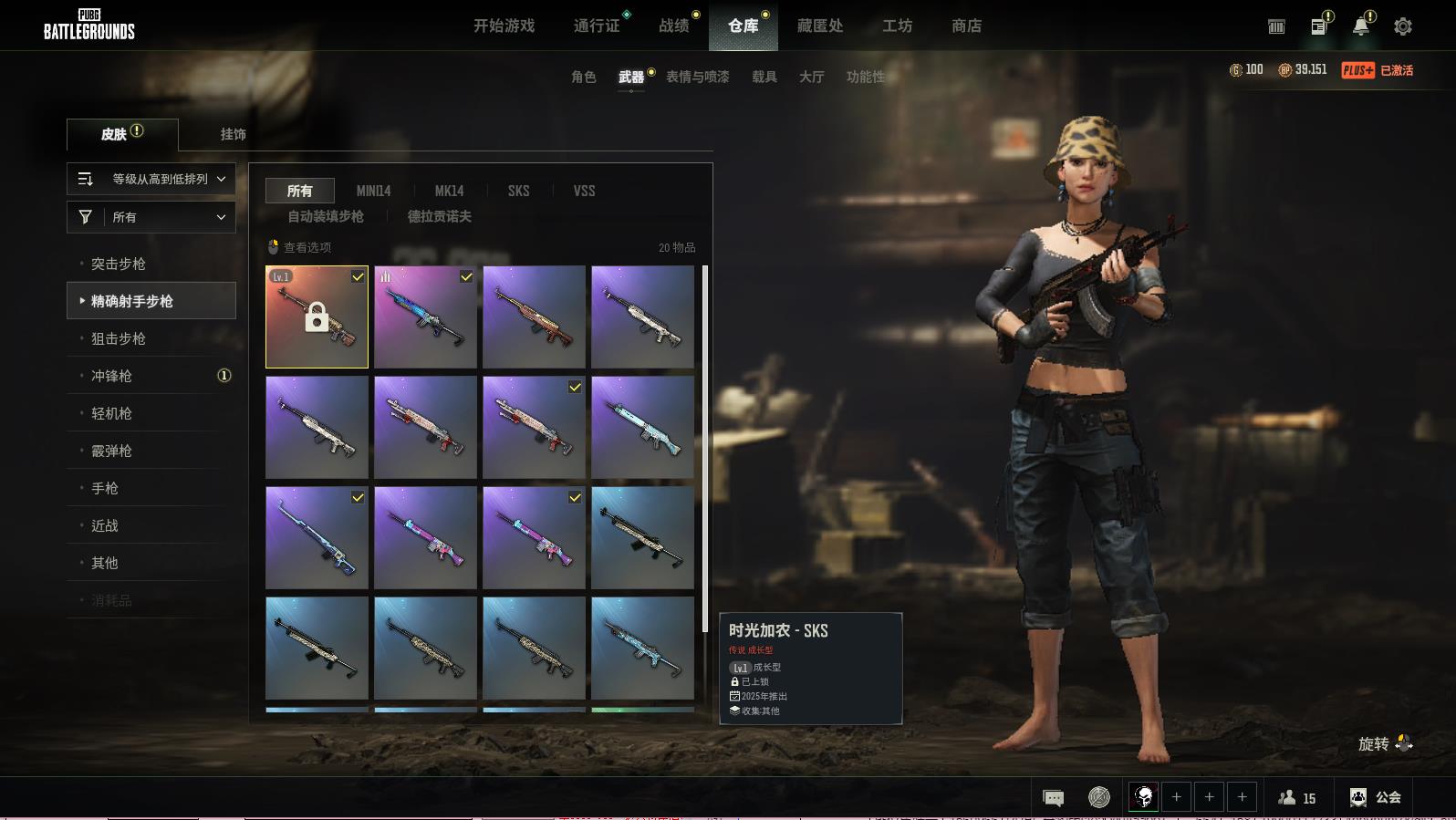The width and height of the screenshot is (1456, 820).
Task: Open the chat bubble icon
Action: point(1053,798)
